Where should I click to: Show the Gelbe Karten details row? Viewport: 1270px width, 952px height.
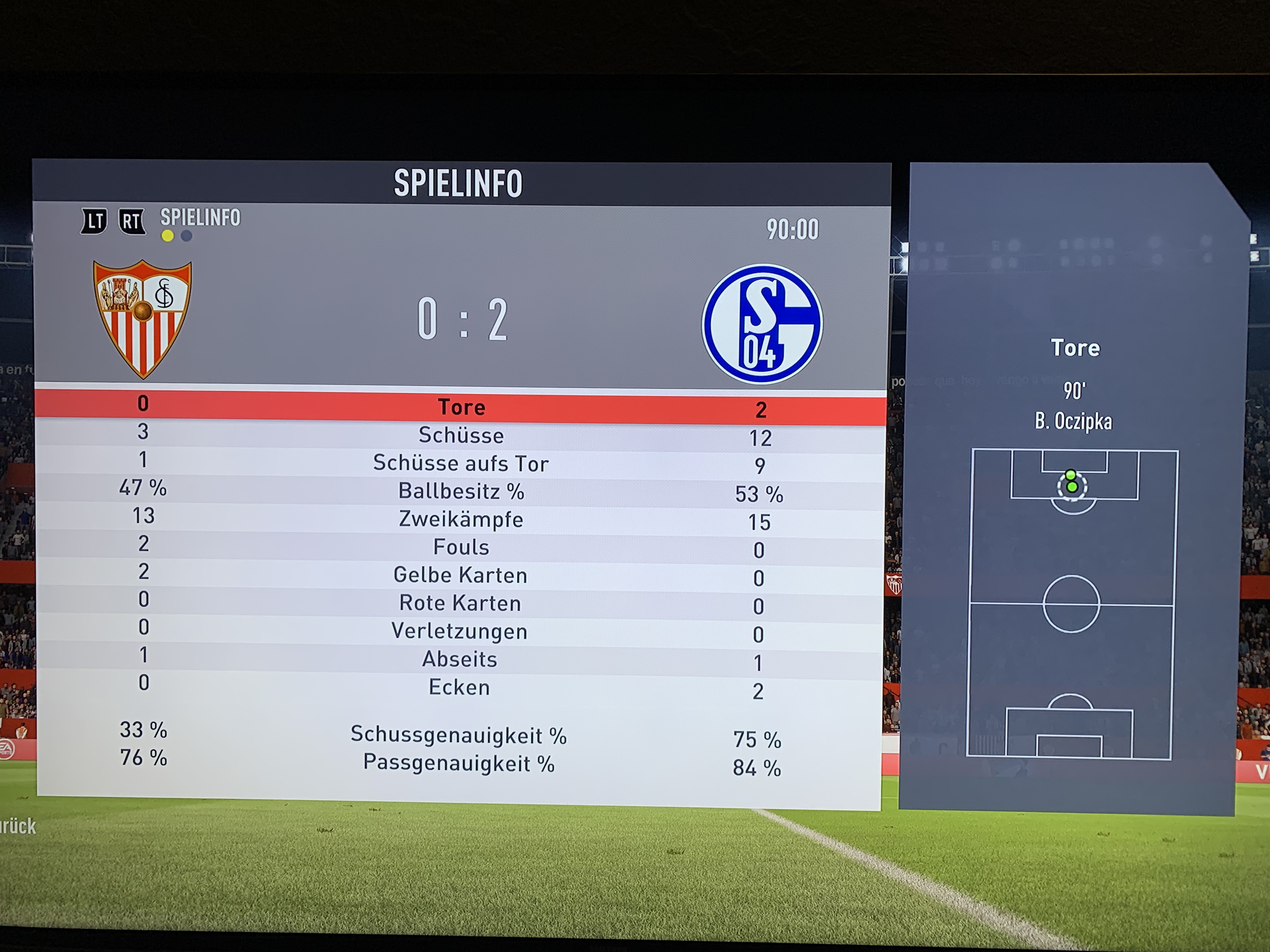coord(461,575)
